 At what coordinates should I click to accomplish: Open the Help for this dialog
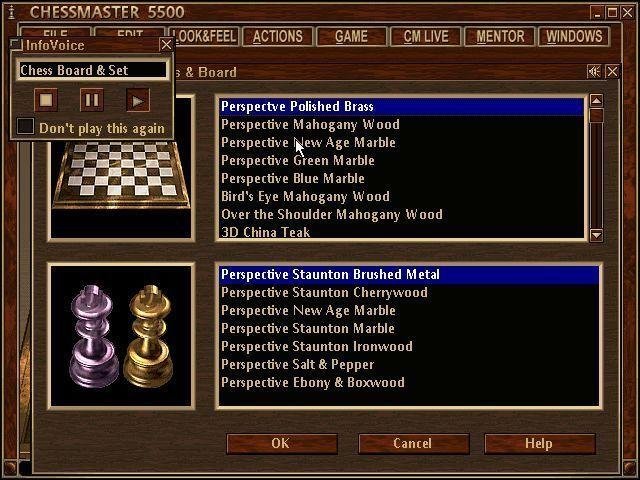click(x=538, y=443)
